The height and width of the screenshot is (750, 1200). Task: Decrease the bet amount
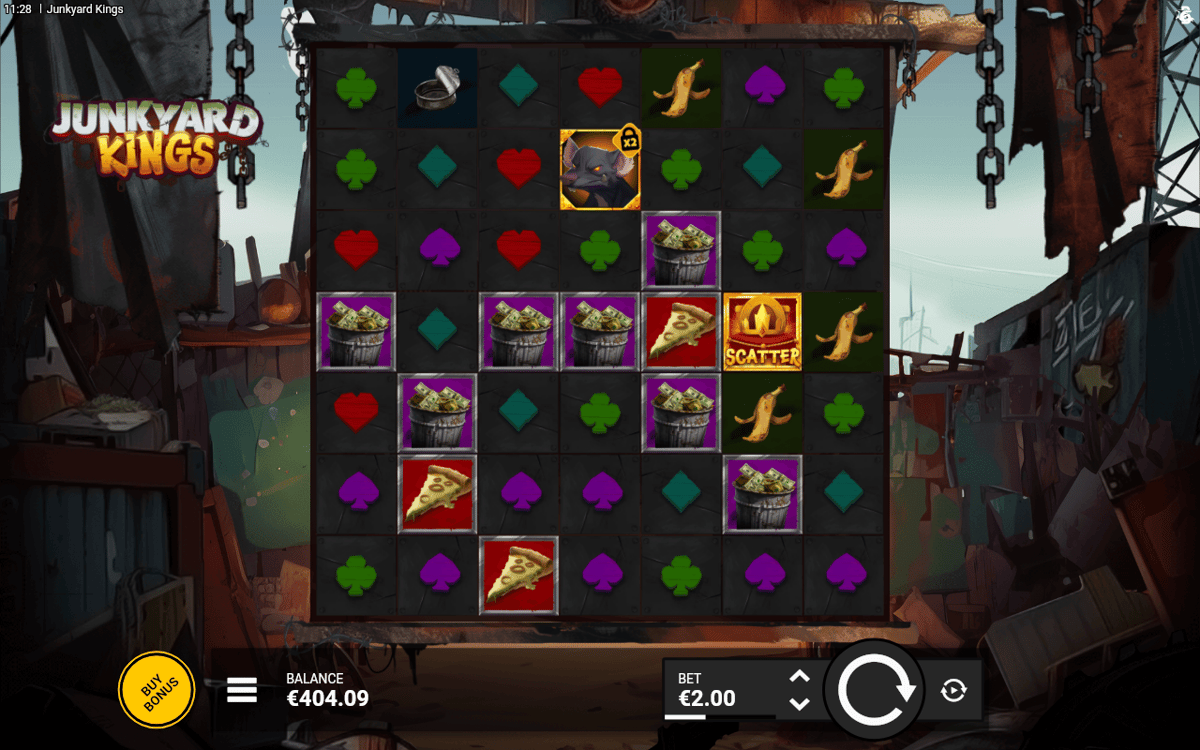pos(799,703)
